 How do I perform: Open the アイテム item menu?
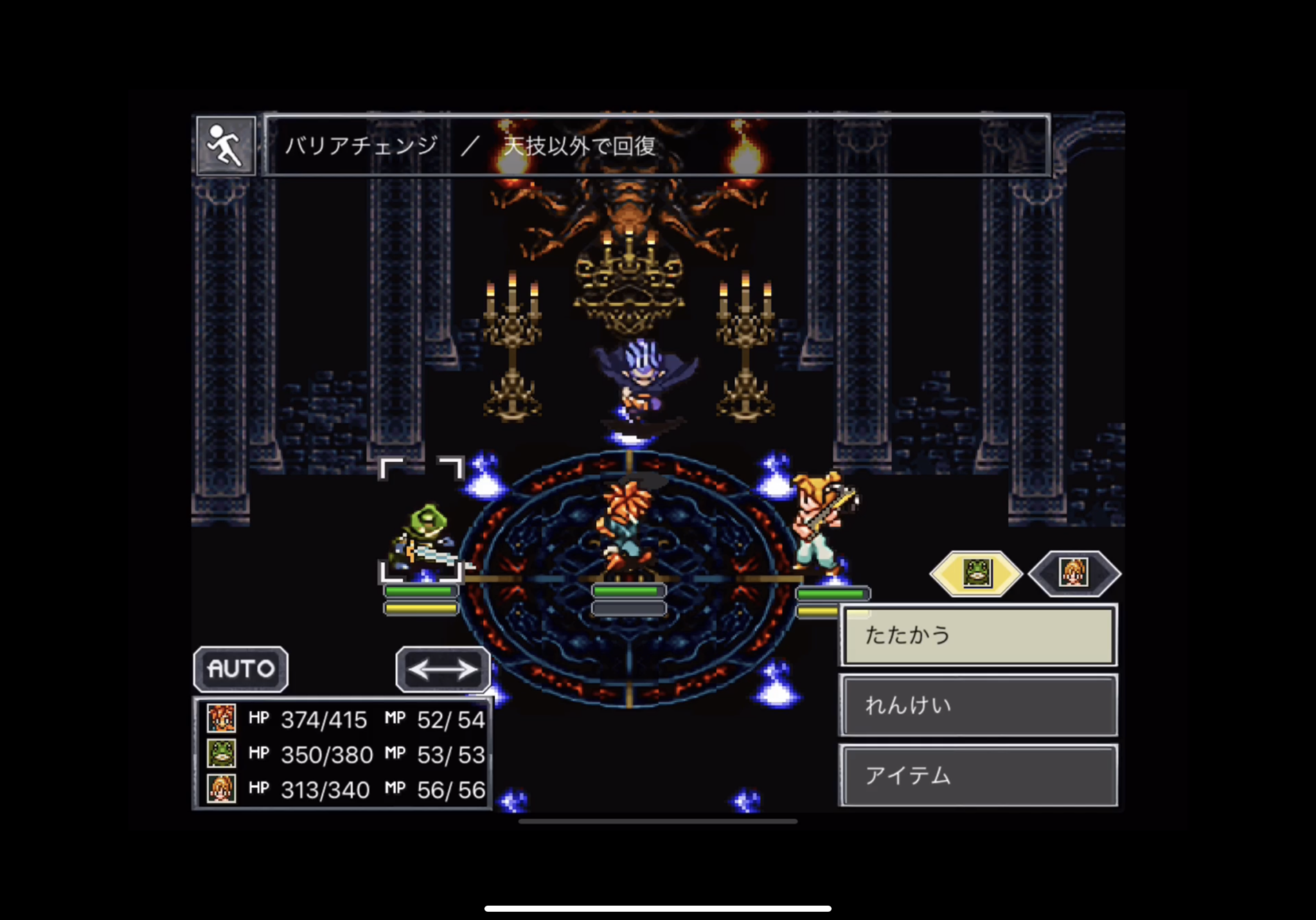(978, 775)
